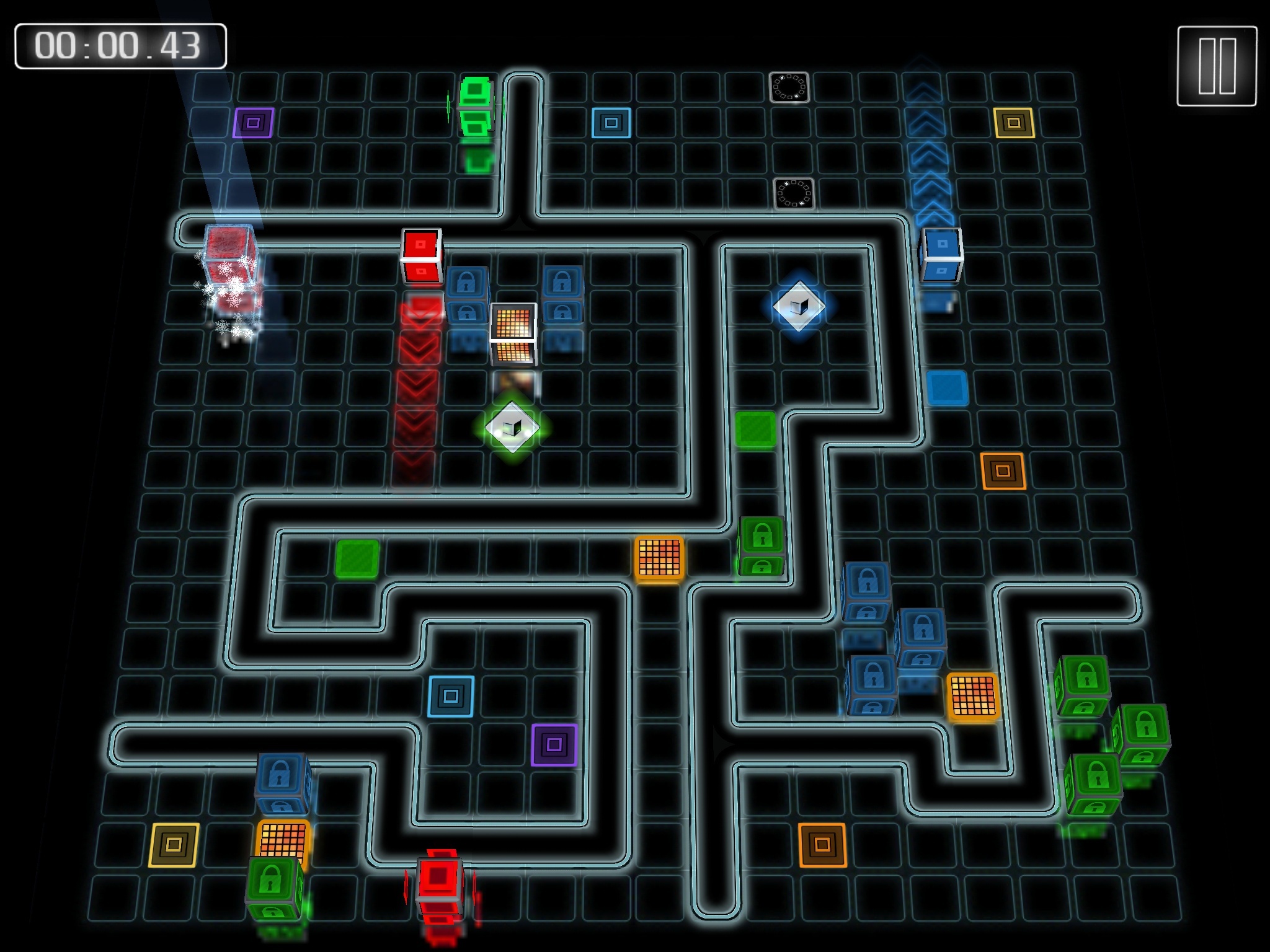1270x952 pixels.
Task: Tap the green cube at the top edge
Action: coord(474,105)
